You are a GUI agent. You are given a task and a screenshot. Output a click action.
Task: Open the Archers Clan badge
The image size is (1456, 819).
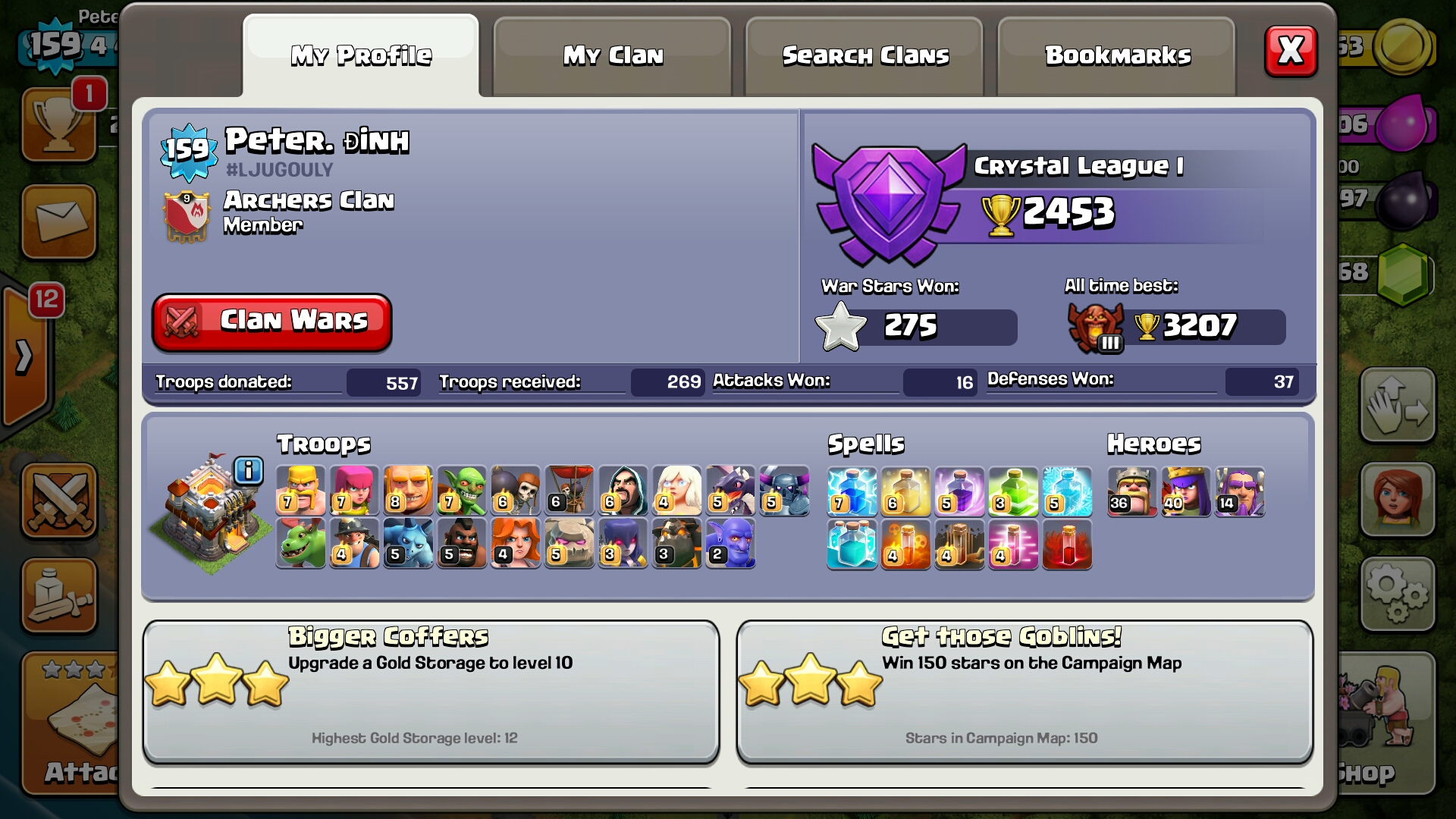tap(187, 215)
